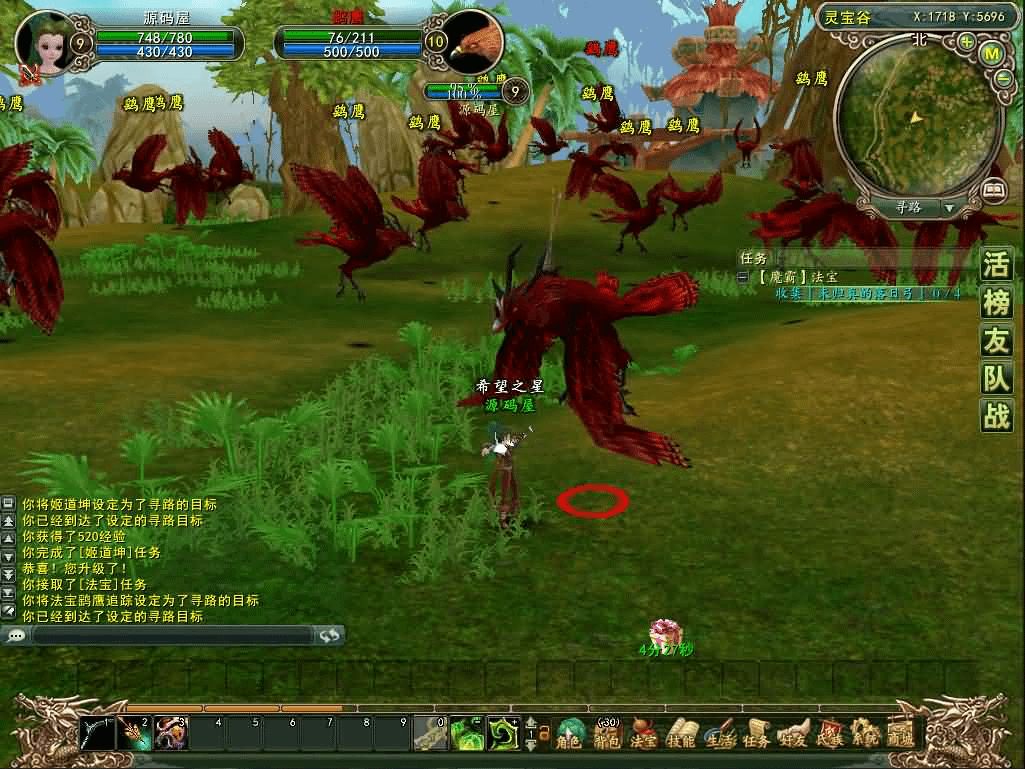Image resolution: width=1025 pixels, height=769 pixels.
Task: Open the 法宝 treasure menu
Action: (x=645, y=736)
